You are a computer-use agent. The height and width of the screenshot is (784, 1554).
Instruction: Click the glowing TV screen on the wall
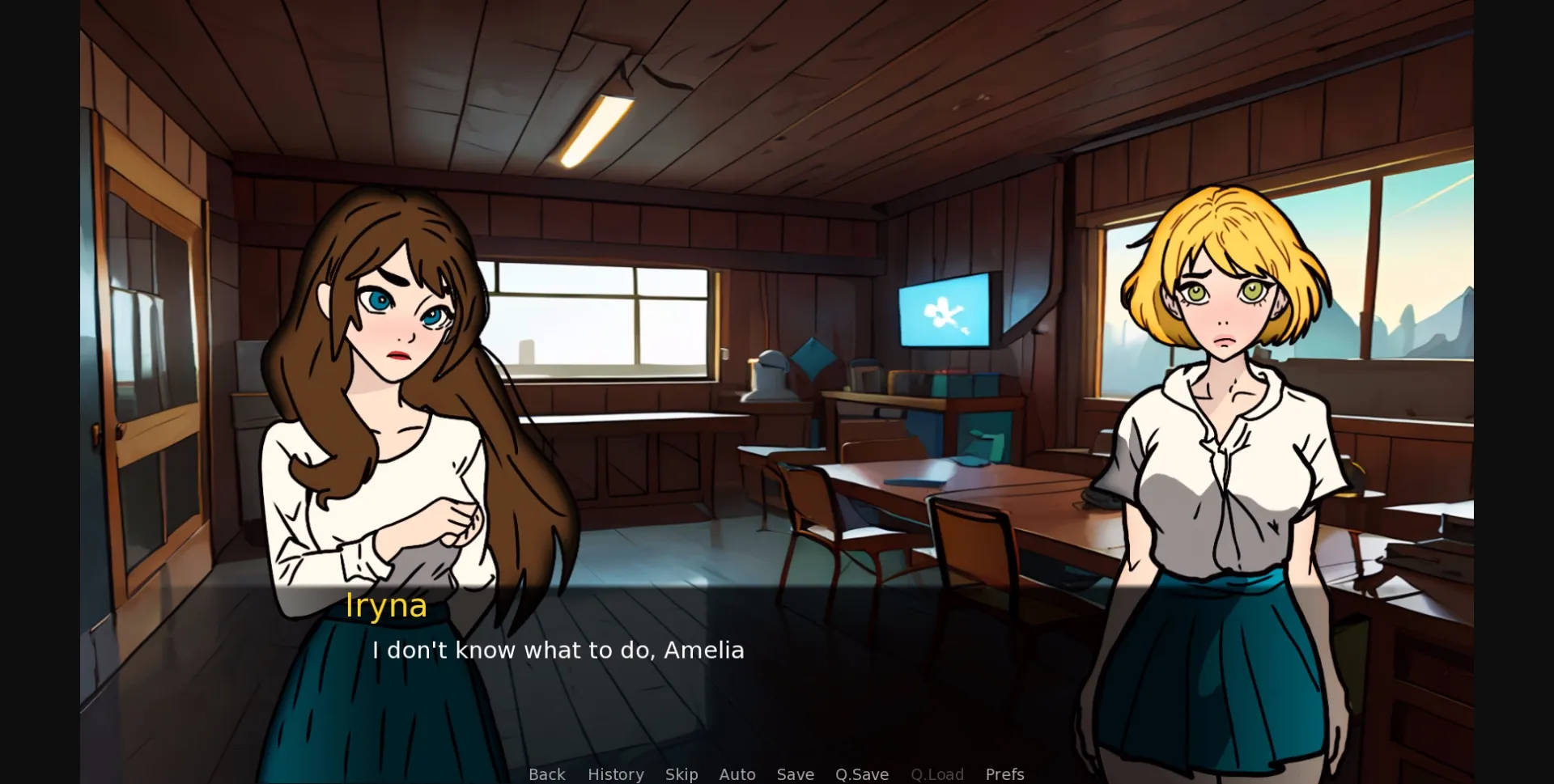[x=945, y=310]
